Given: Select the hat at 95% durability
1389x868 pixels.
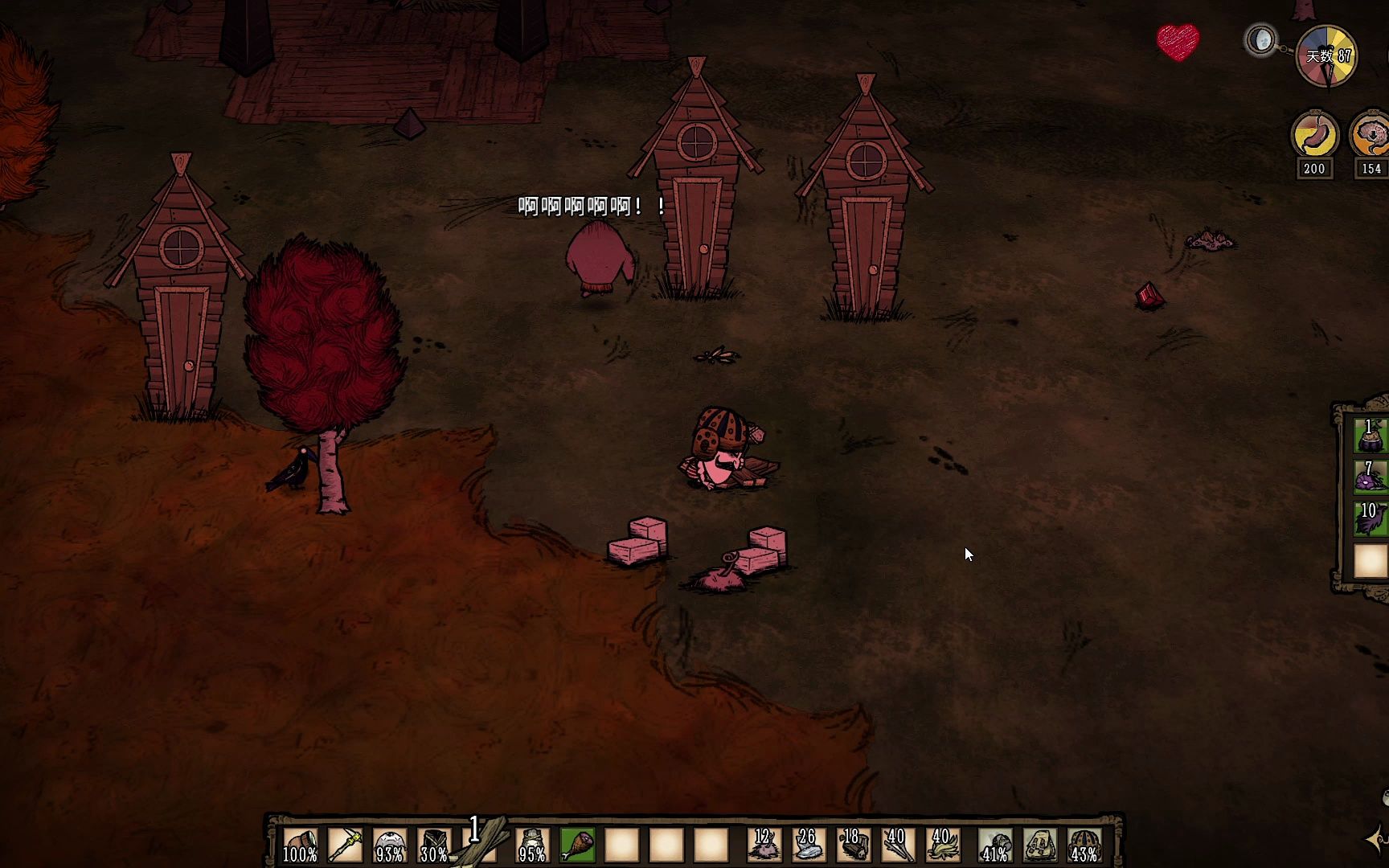Looking at the screenshot, I should pyautogui.click(x=532, y=845).
